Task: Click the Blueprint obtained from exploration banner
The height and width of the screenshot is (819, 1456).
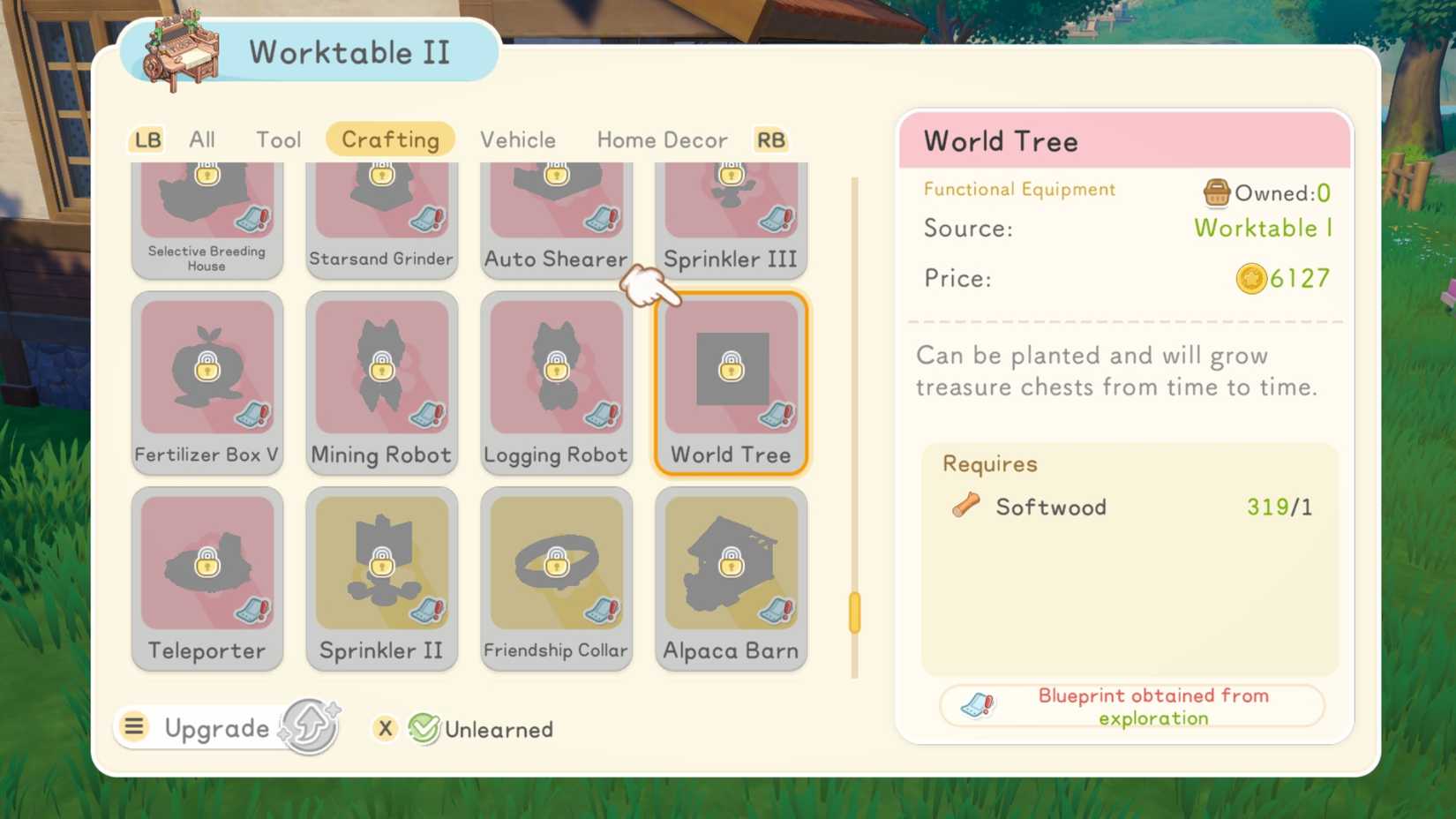Action: 1132,706
